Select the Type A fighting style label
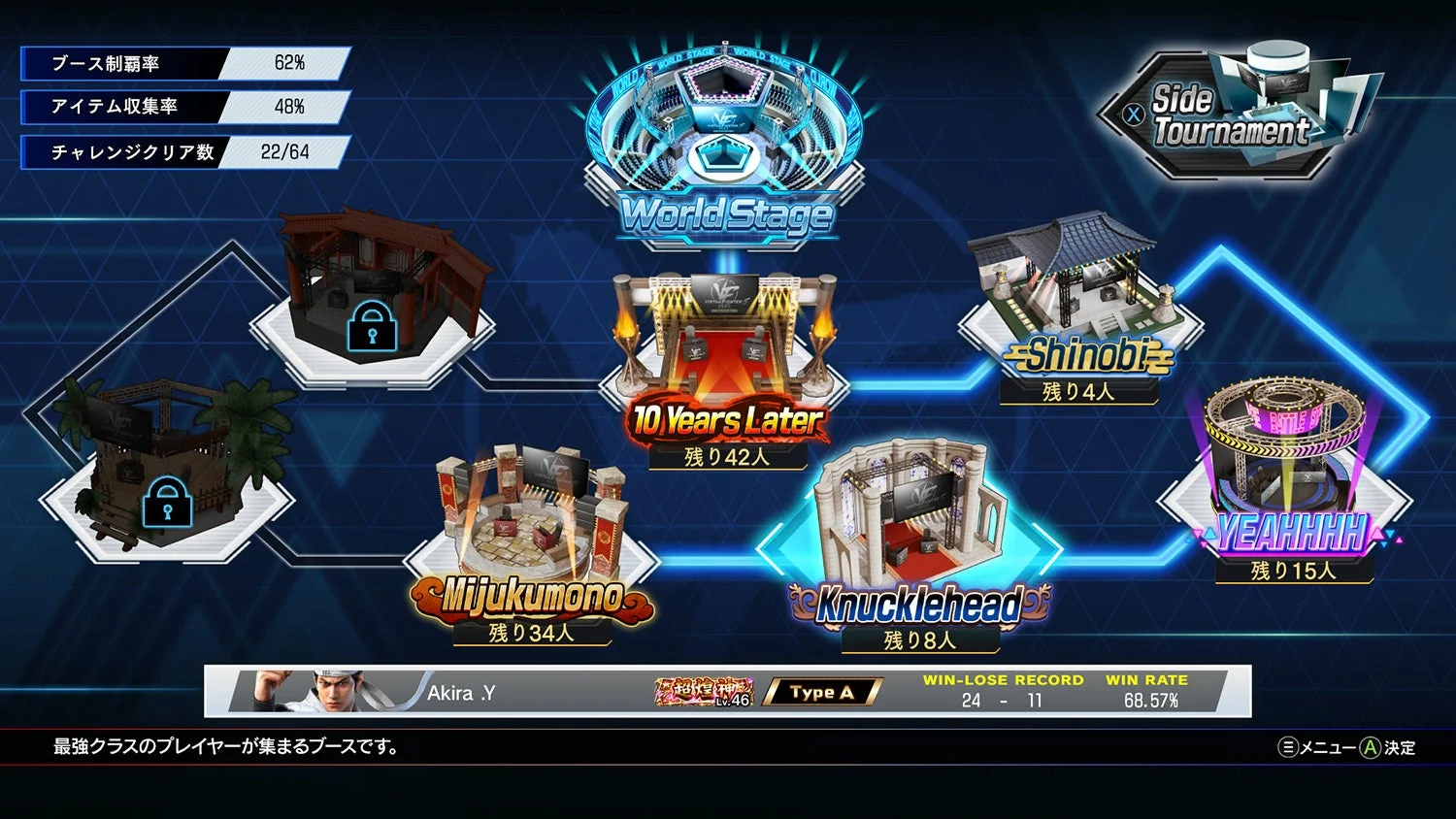1456x819 pixels. (x=820, y=692)
